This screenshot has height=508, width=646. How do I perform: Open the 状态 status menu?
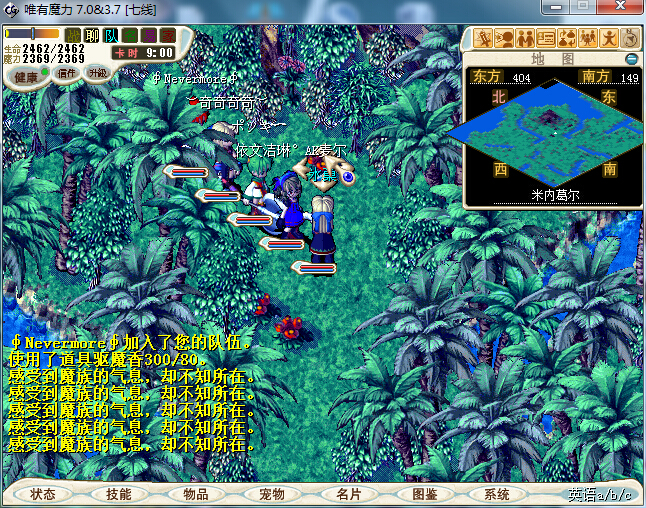click(x=43, y=494)
